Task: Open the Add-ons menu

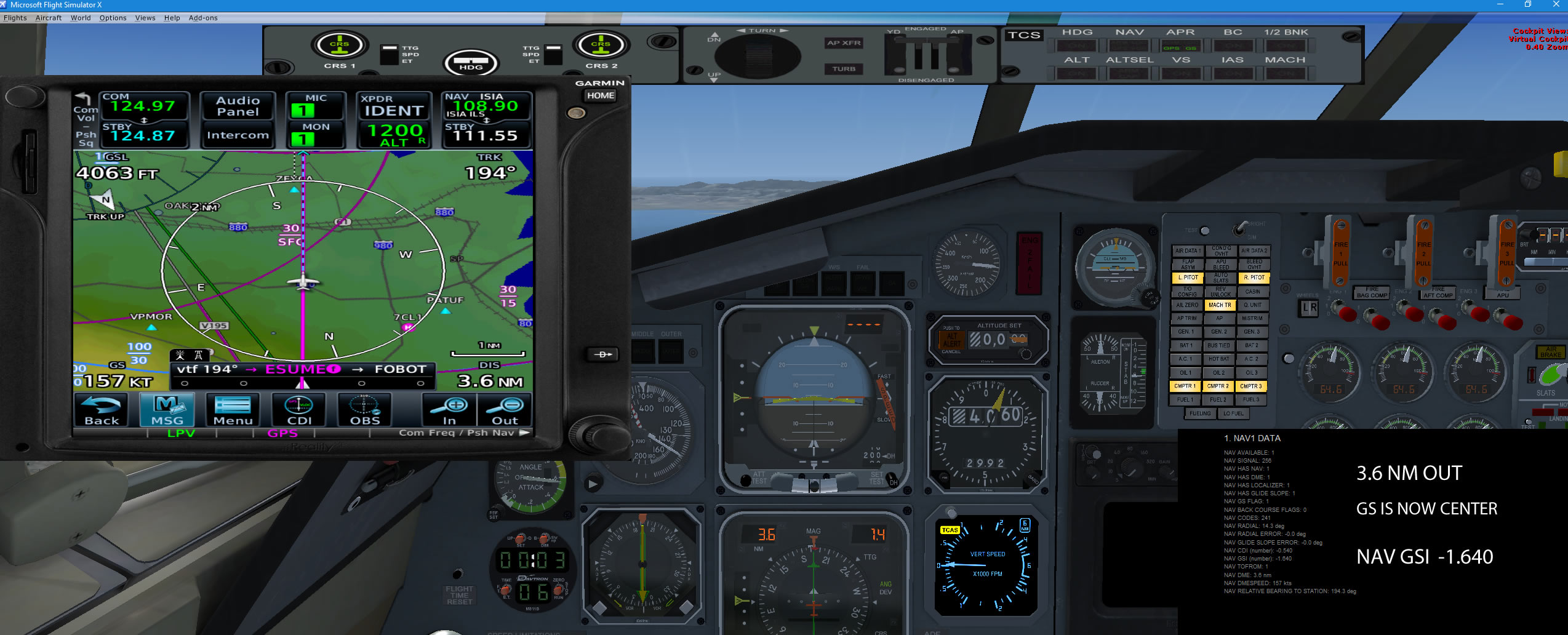Action: [203, 18]
